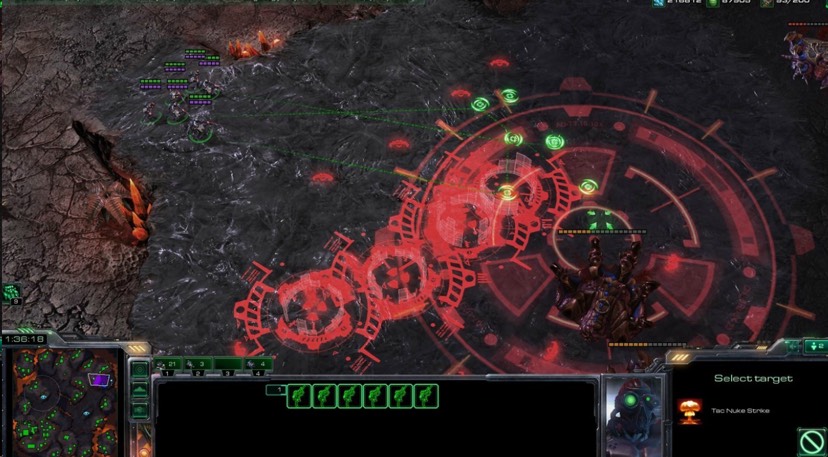Select control group 2 with 3 units
The image size is (828, 457).
click(x=198, y=364)
